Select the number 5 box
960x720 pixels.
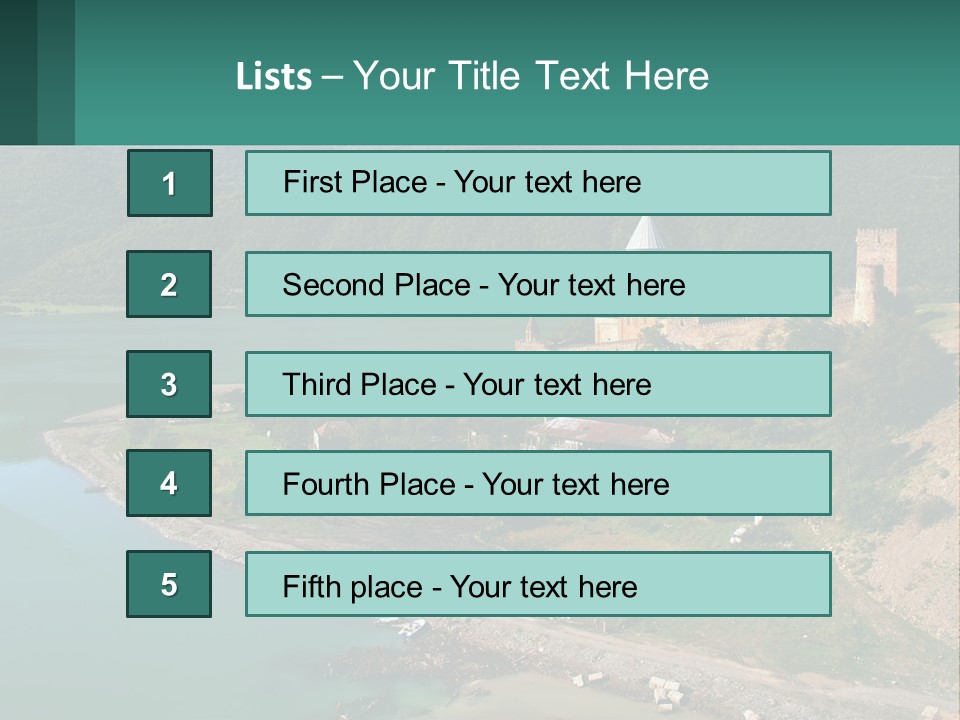coord(169,584)
